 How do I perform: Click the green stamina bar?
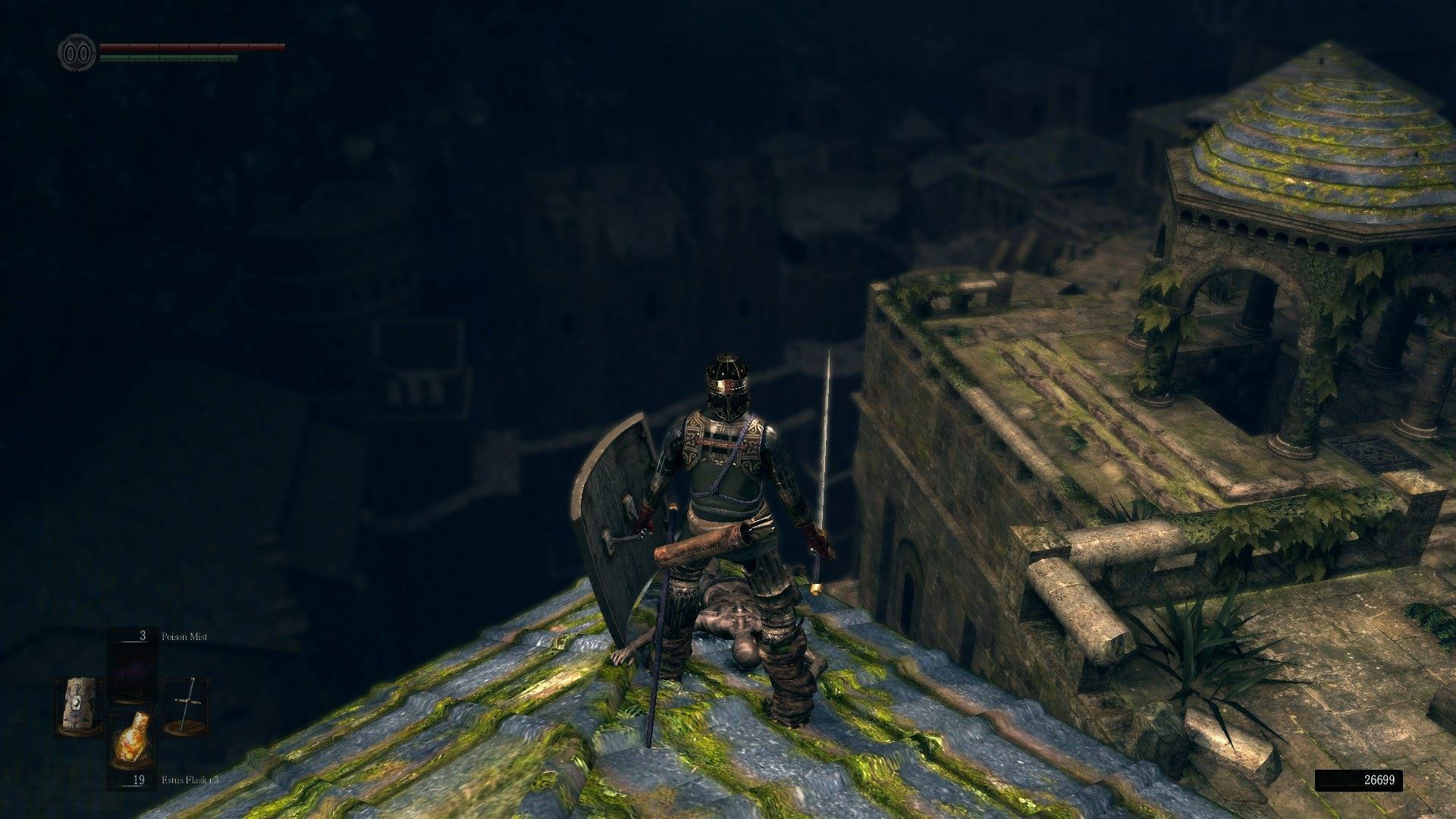click(x=171, y=58)
